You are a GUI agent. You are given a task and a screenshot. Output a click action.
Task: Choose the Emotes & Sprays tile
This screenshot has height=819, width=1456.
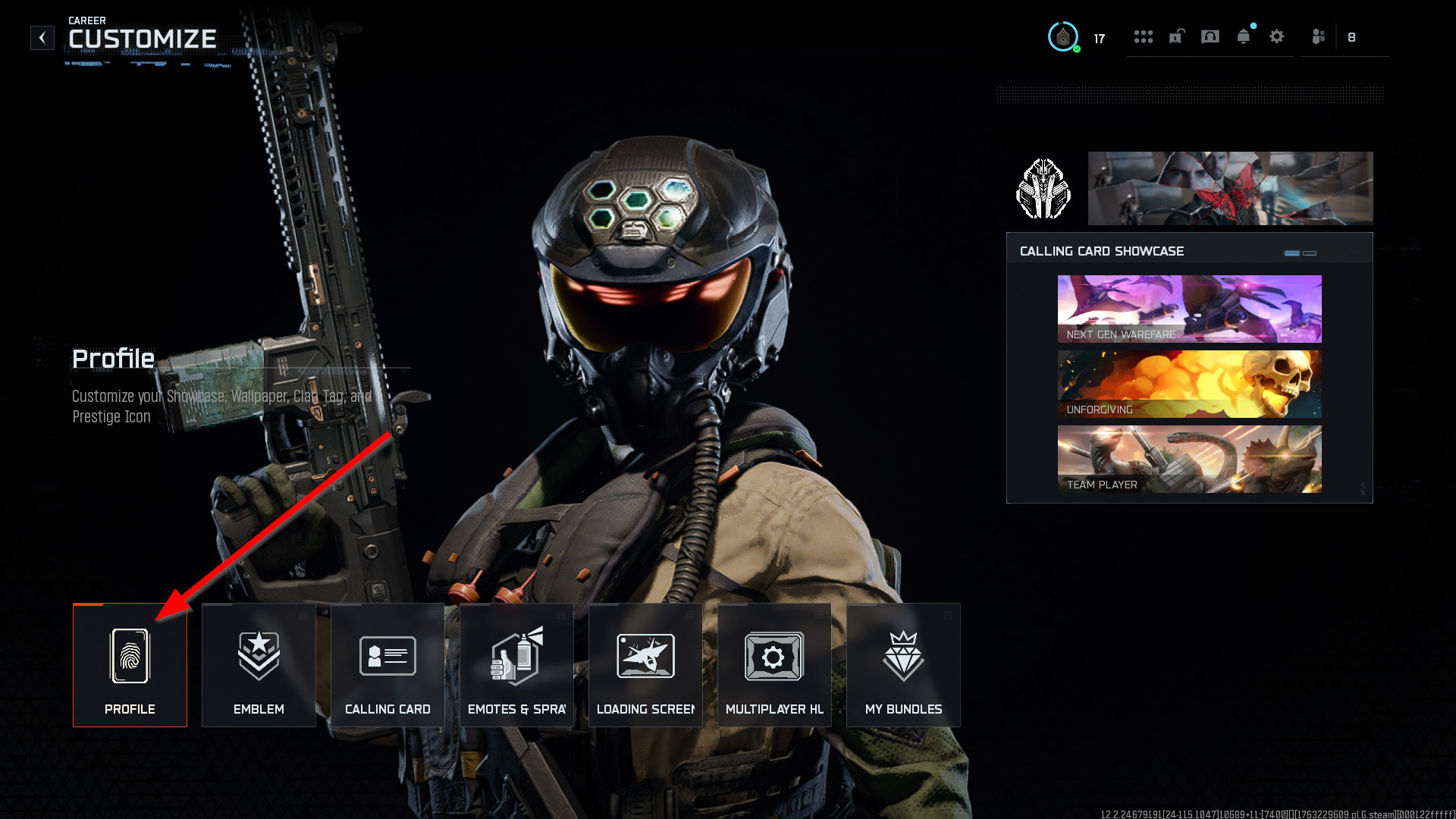click(516, 665)
